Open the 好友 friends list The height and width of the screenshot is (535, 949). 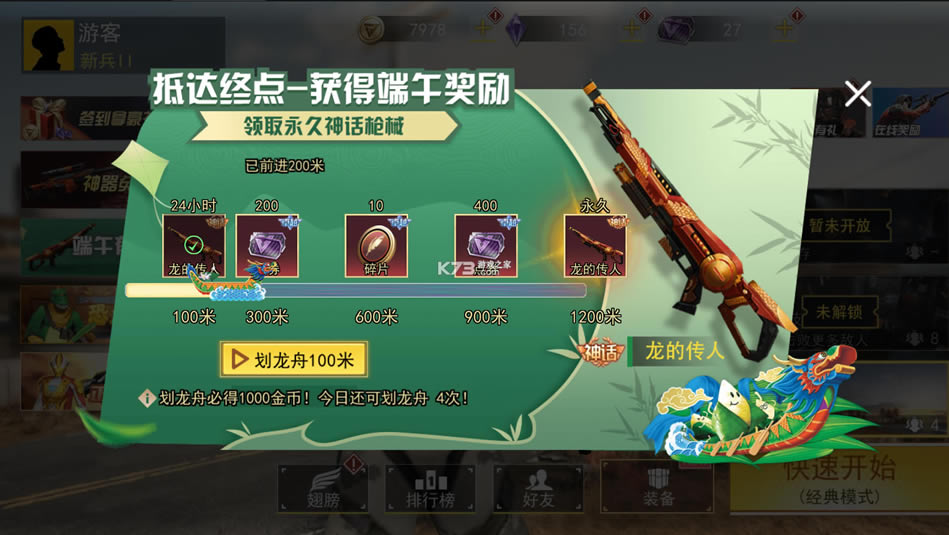538,487
